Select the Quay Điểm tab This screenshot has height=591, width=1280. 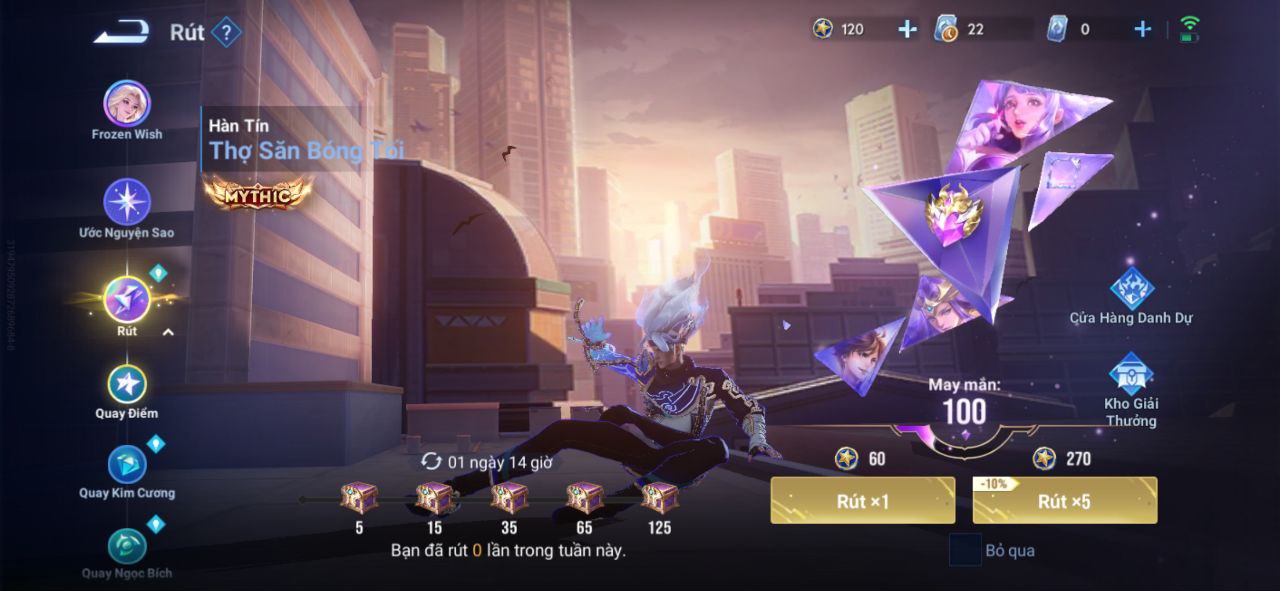[x=127, y=384]
